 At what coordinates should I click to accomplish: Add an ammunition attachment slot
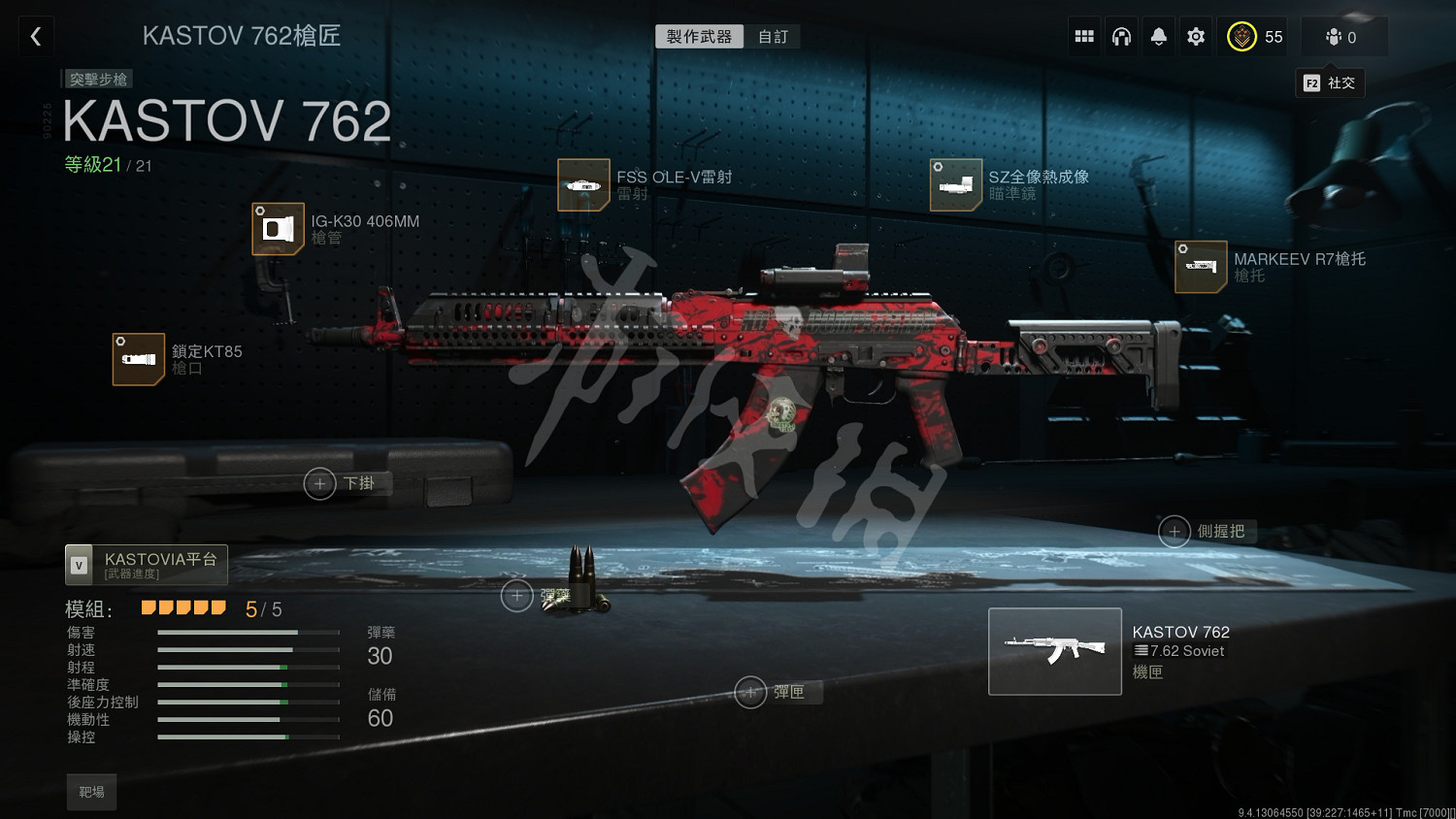click(517, 596)
